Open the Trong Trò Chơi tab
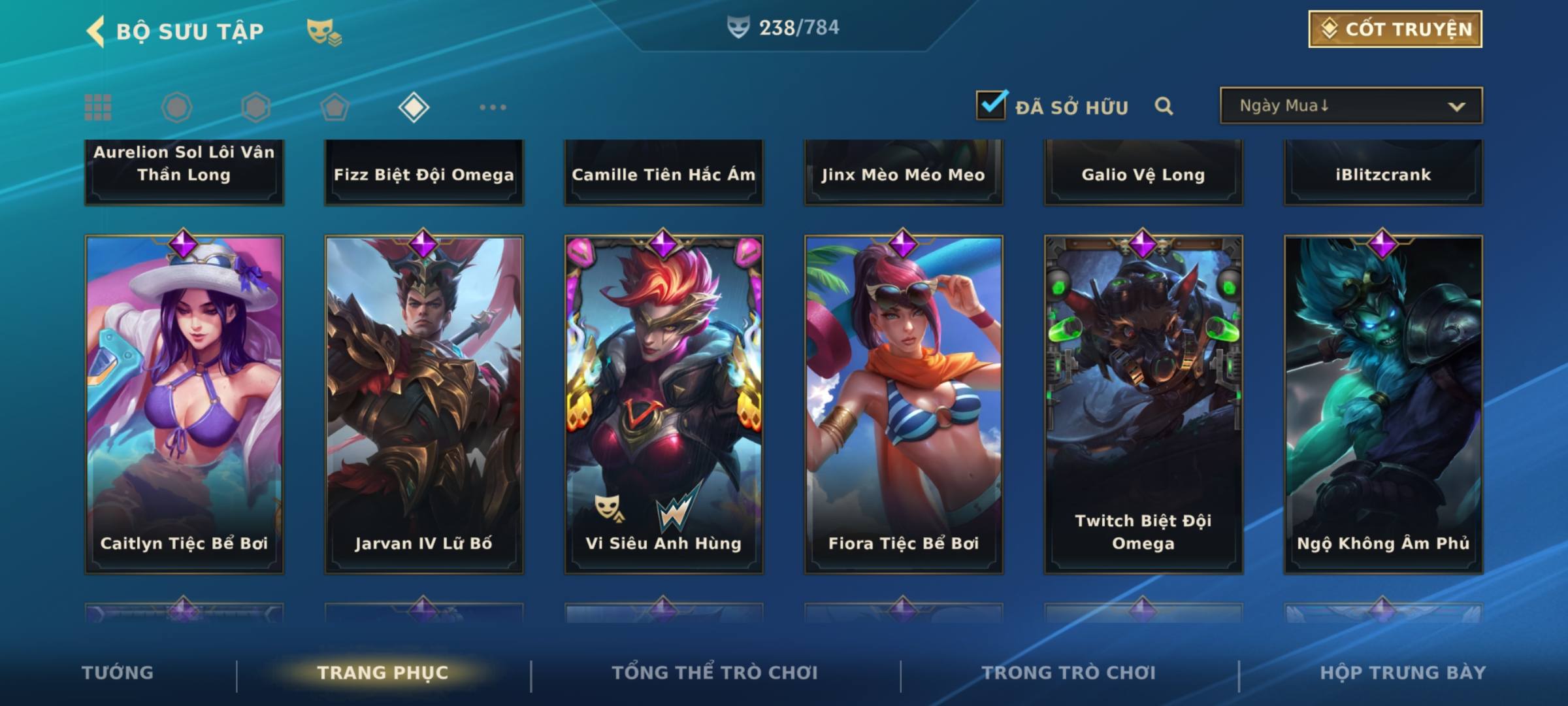The height and width of the screenshot is (706, 1568). (x=1069, y=673)
